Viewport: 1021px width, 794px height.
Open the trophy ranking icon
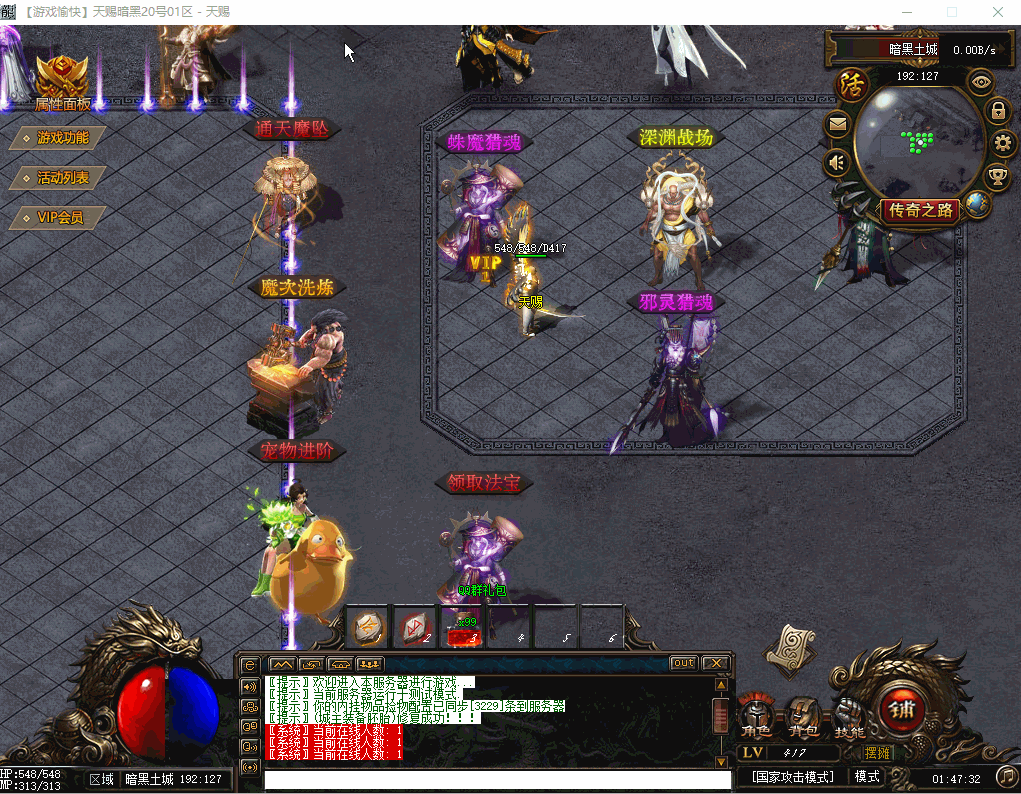(997, 177)
